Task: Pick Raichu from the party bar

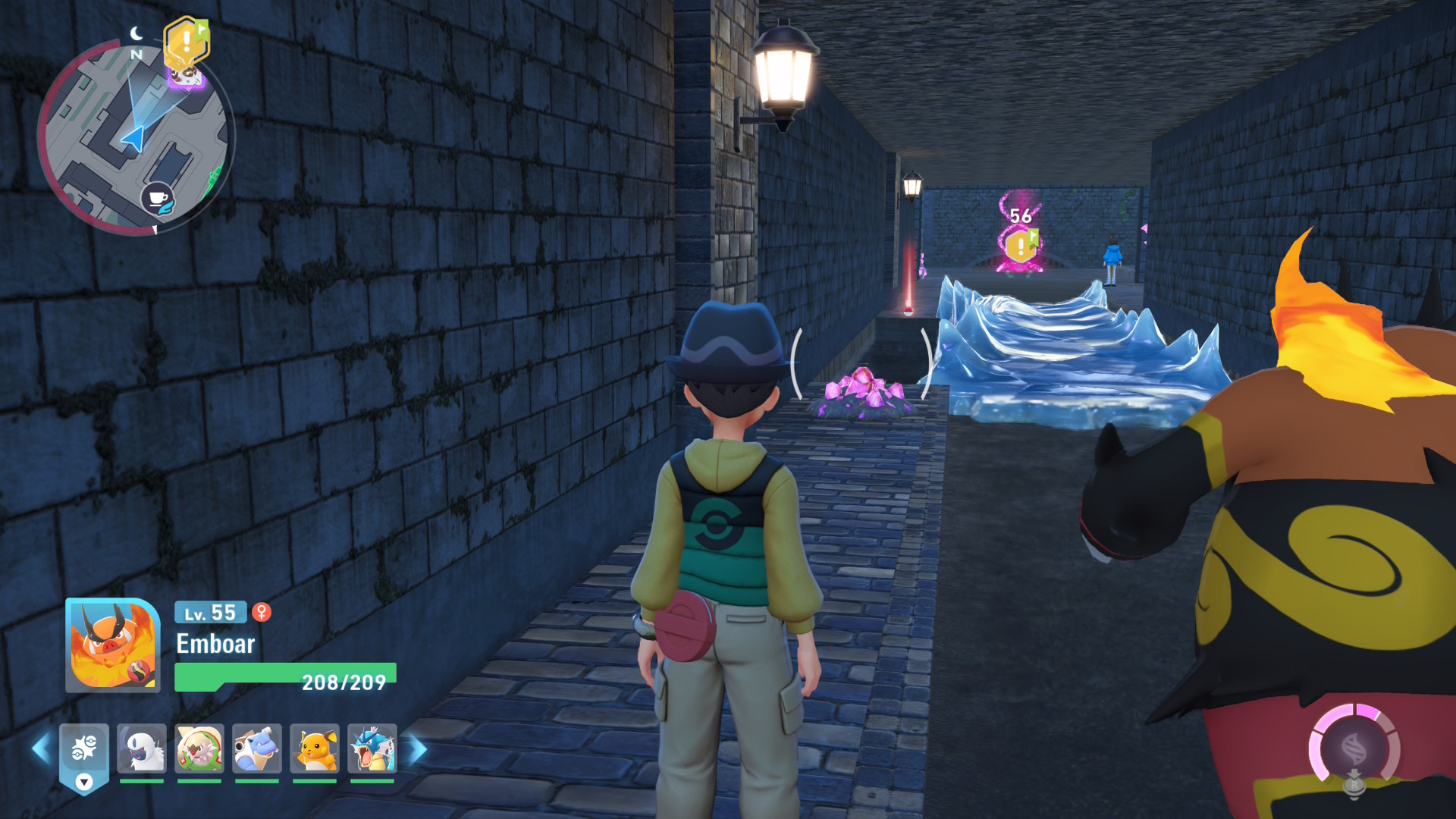Action: coord(315,748)
